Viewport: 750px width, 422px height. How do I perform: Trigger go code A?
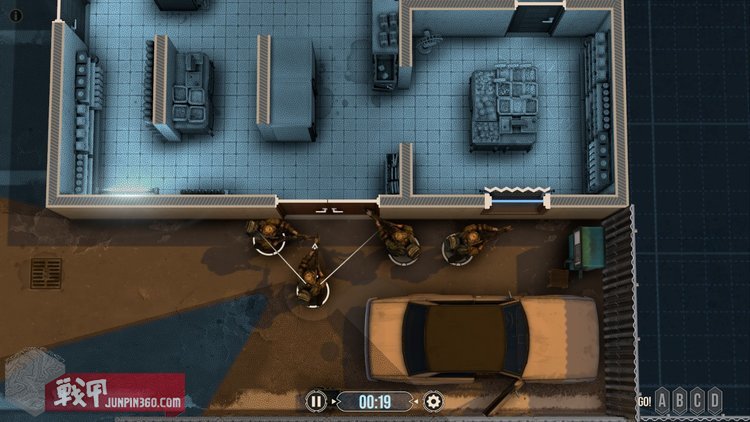click(664, 401)
